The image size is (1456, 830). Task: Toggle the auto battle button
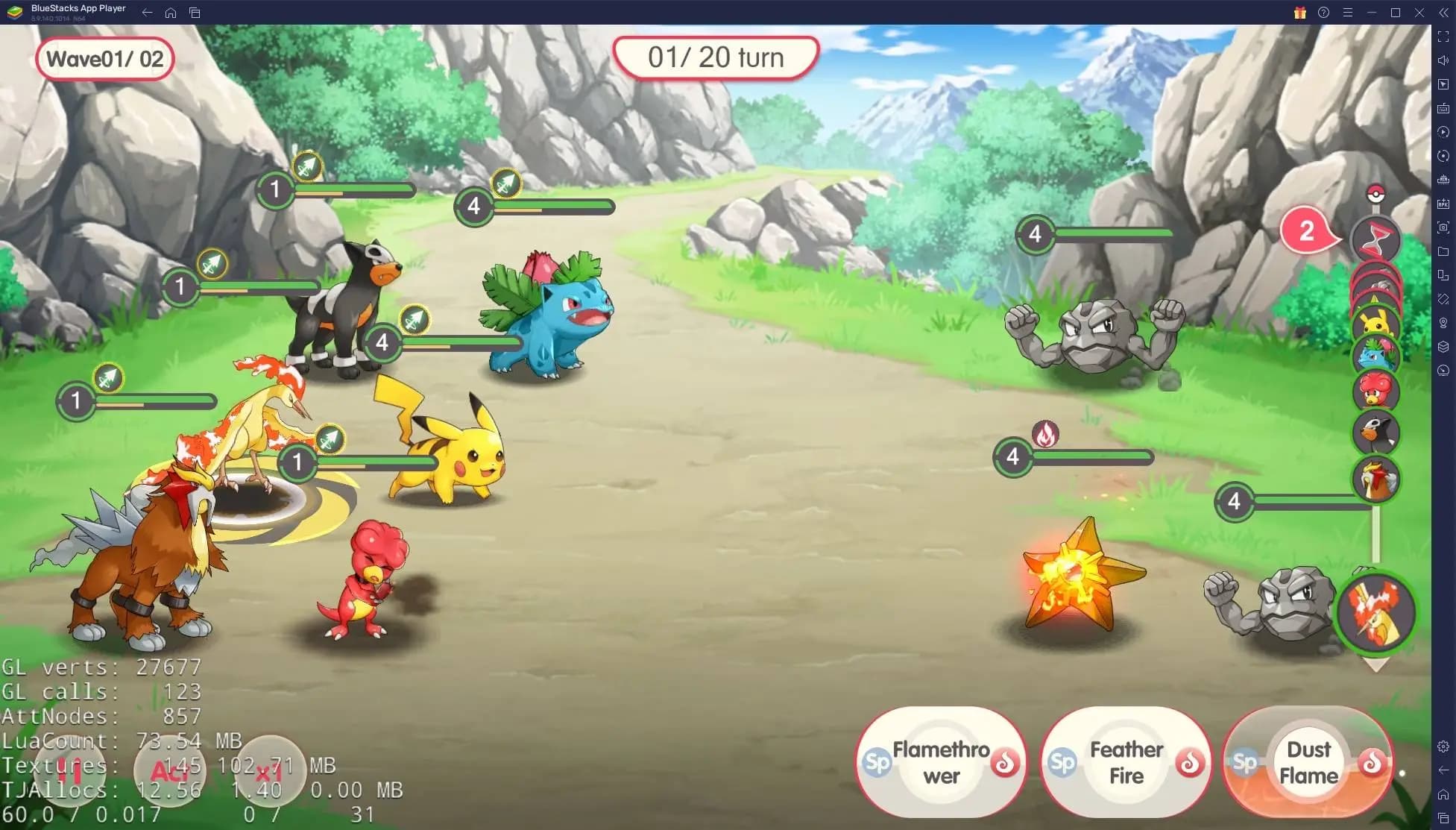169,772
